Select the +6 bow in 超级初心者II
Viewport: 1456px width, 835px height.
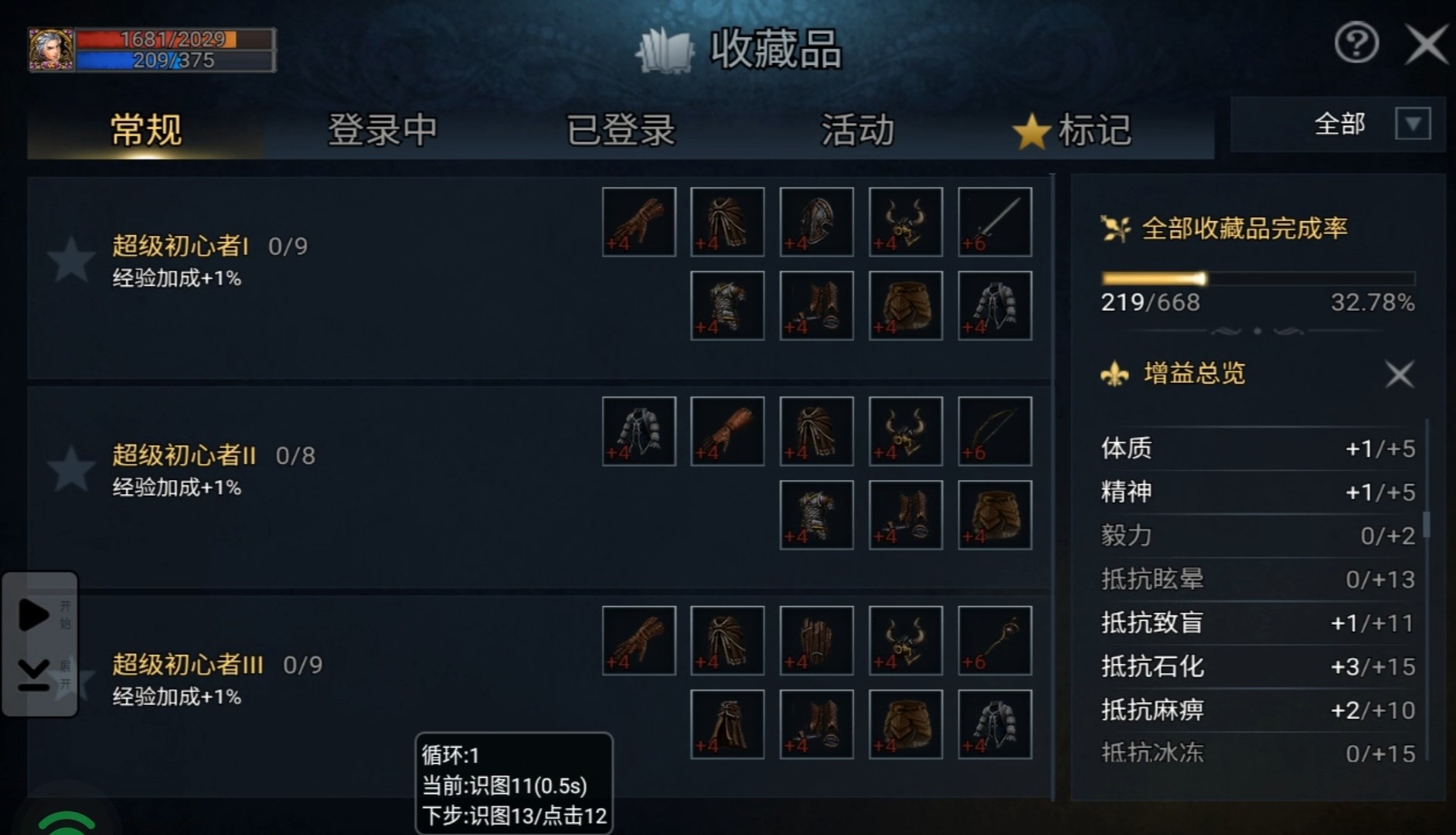(x=995, y=431)
